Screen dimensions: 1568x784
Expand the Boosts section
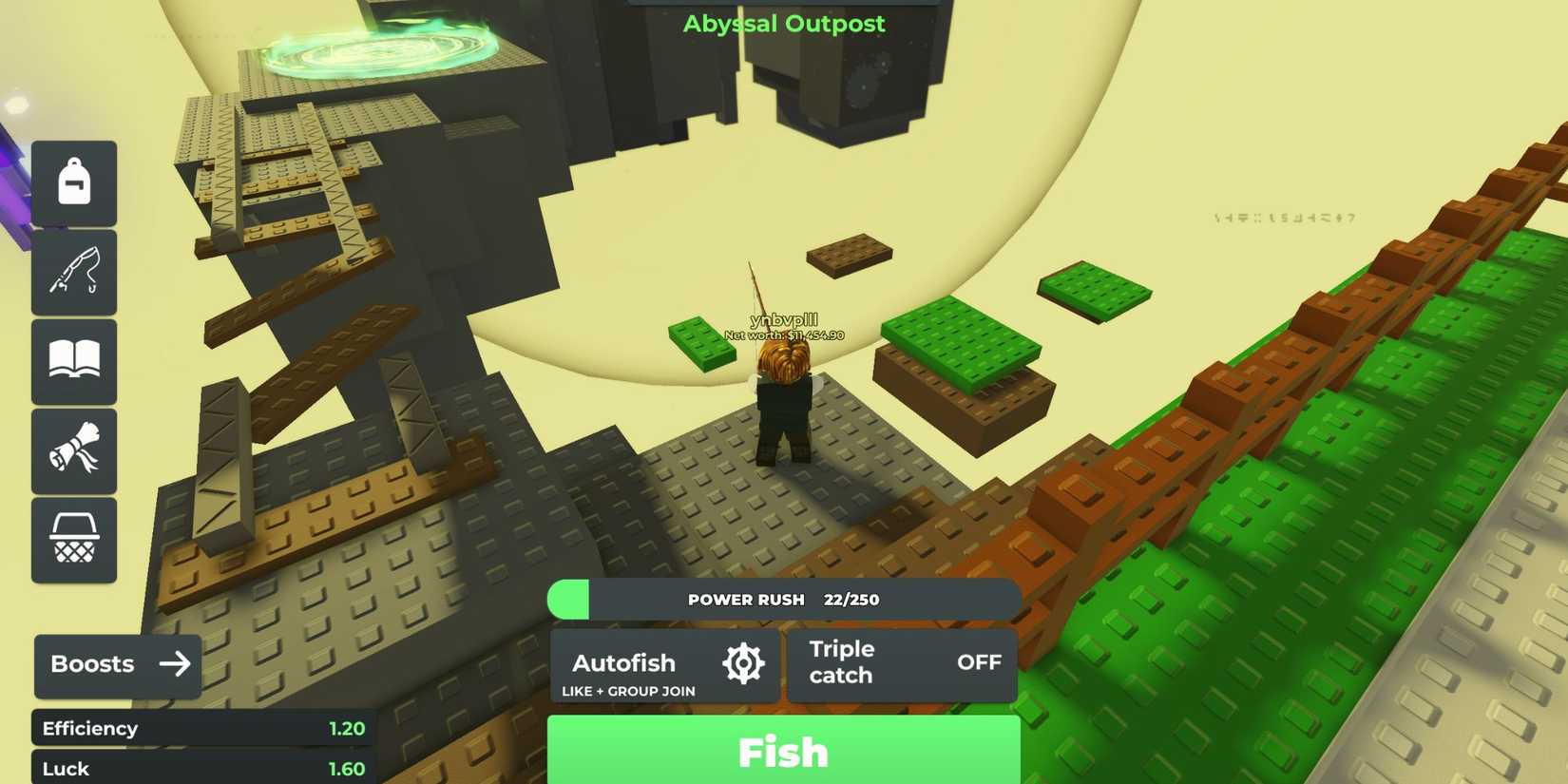click(x=116, y=664)
